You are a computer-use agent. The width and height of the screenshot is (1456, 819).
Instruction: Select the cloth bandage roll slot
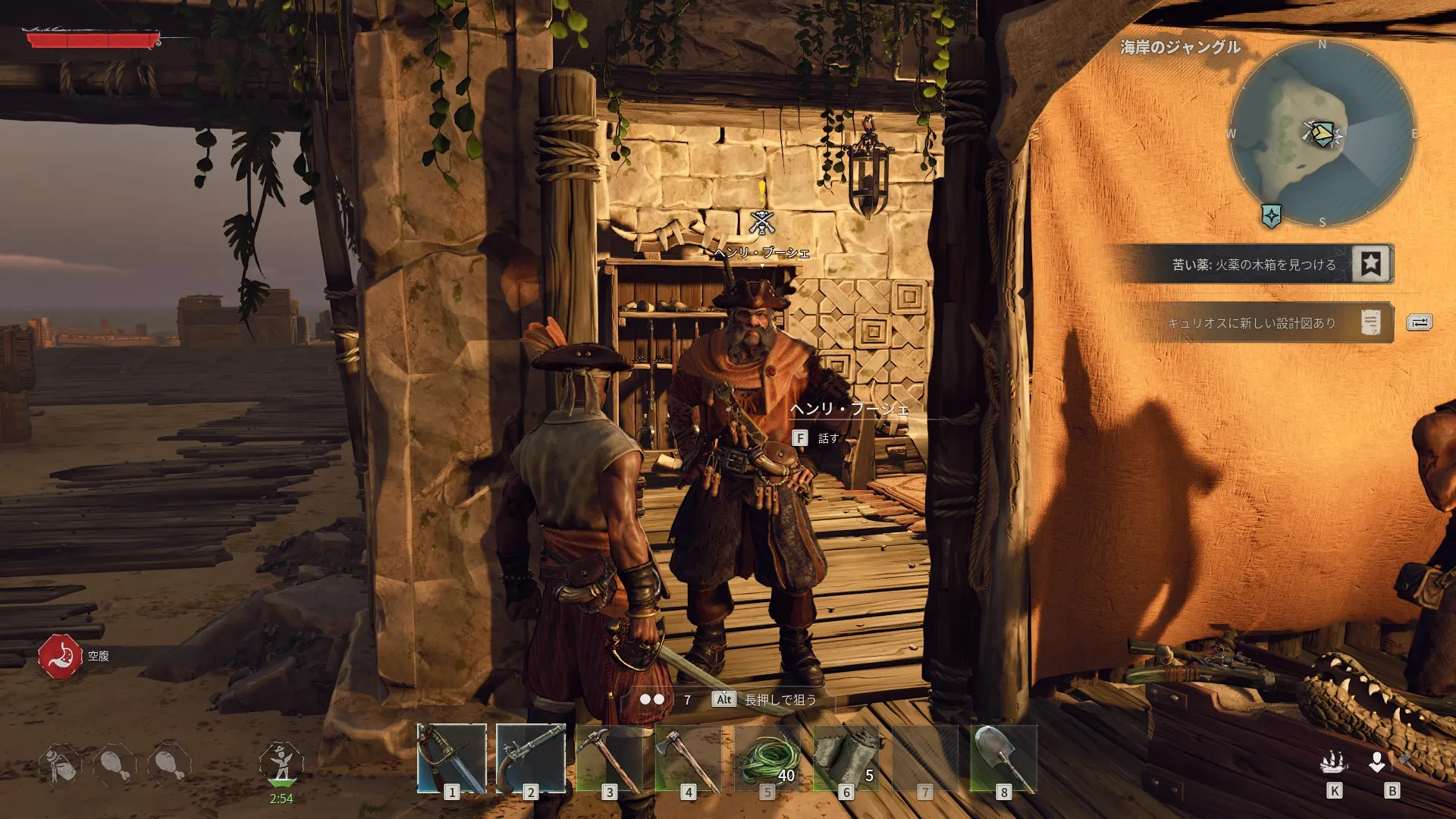846,758
